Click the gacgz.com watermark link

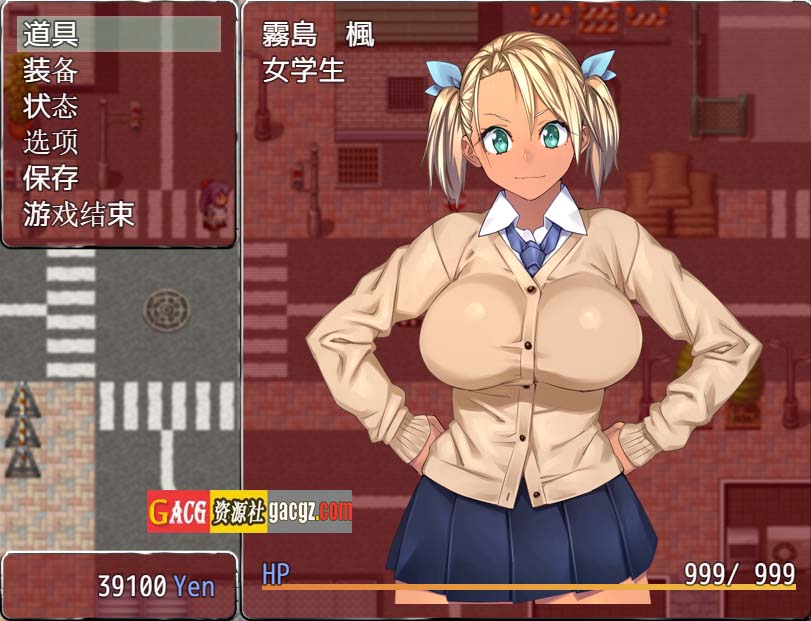(250, 512)
